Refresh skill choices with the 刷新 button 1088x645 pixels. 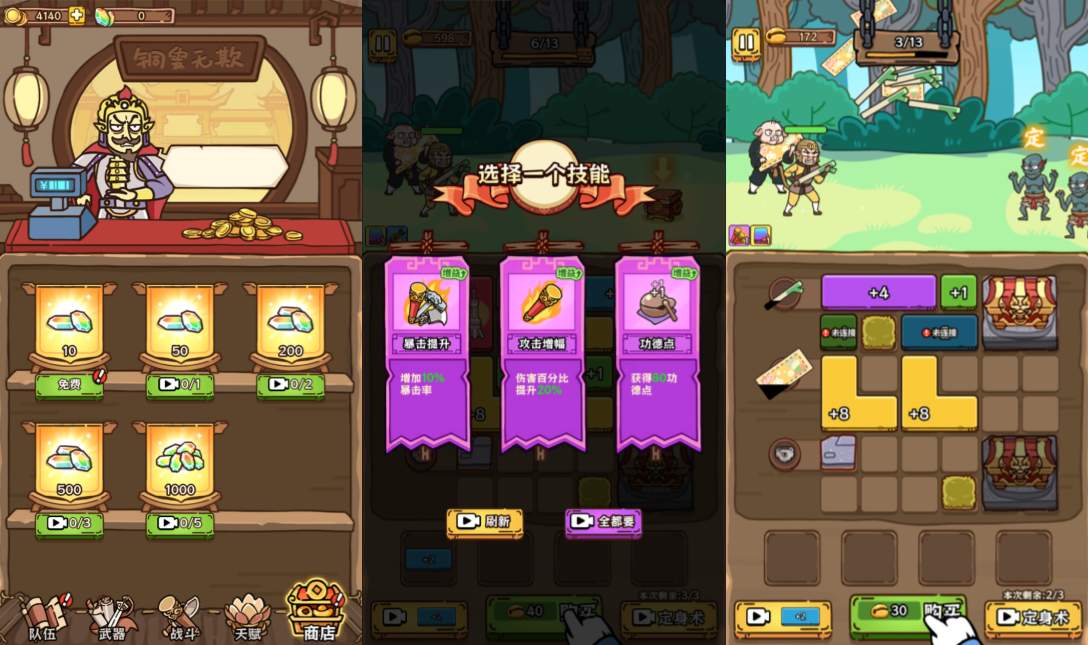(485, 521)
